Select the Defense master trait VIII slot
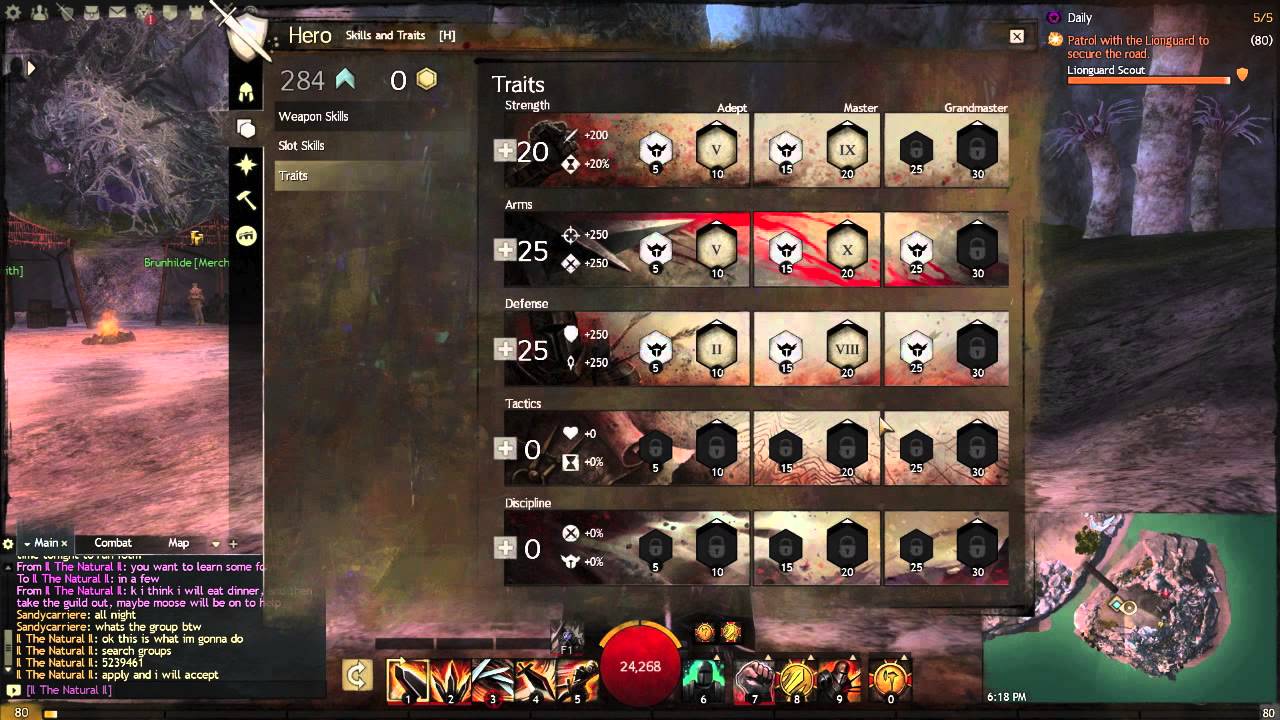 pos(847,349)
